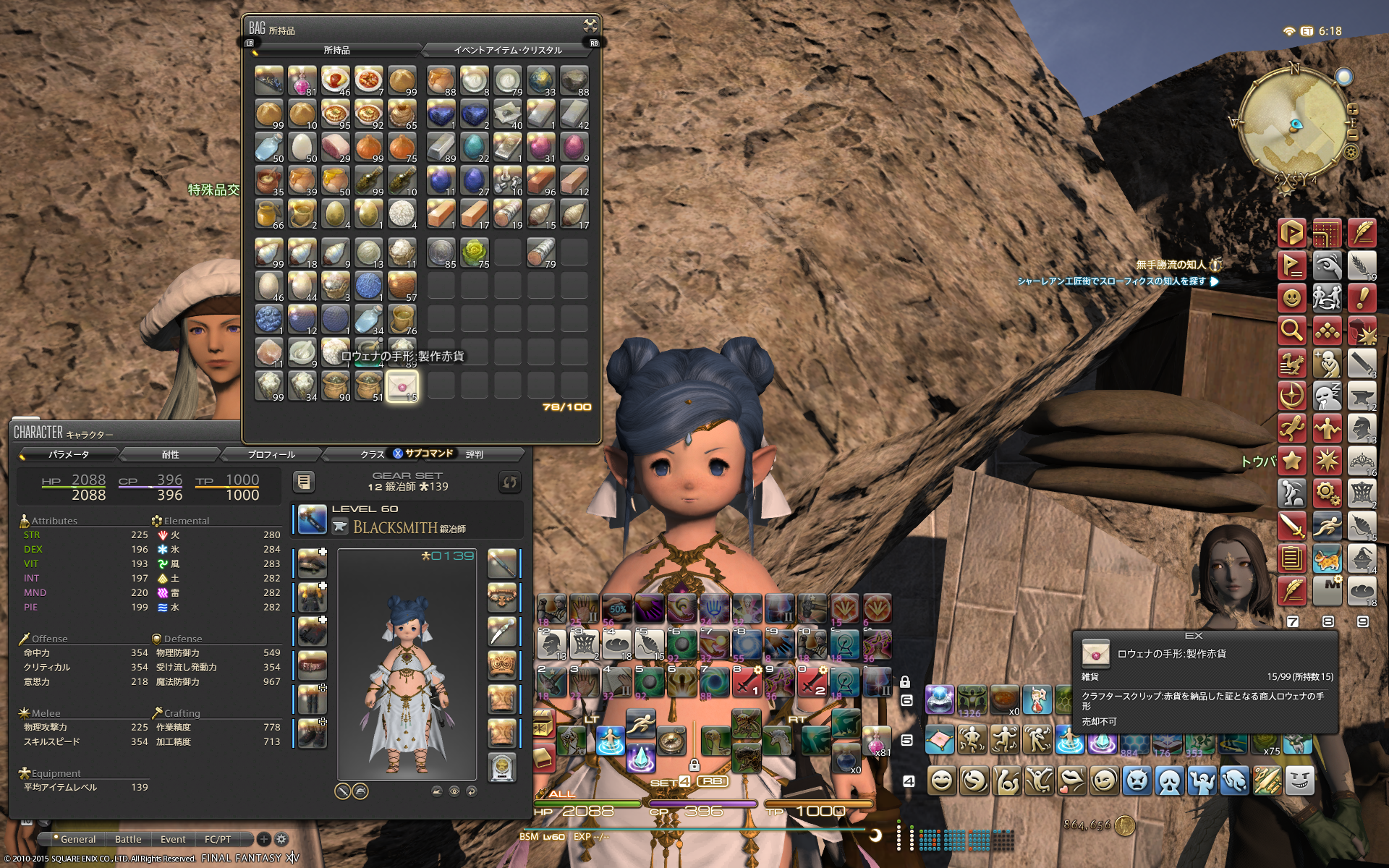Image resolution: width=1389 pixels, height=868 pixels.
Task: Update gear set with the refresh arrows button
Action: click(510, 482)
